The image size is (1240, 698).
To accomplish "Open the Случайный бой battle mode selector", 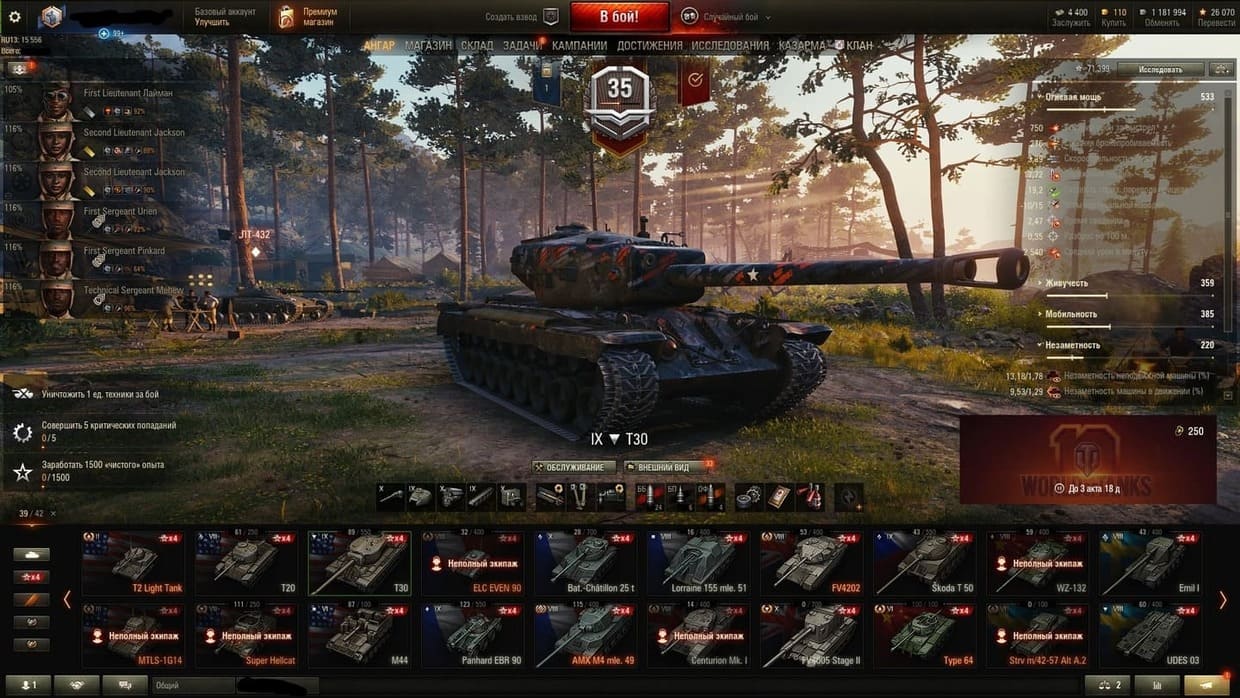I will click(x=722, y=16).
